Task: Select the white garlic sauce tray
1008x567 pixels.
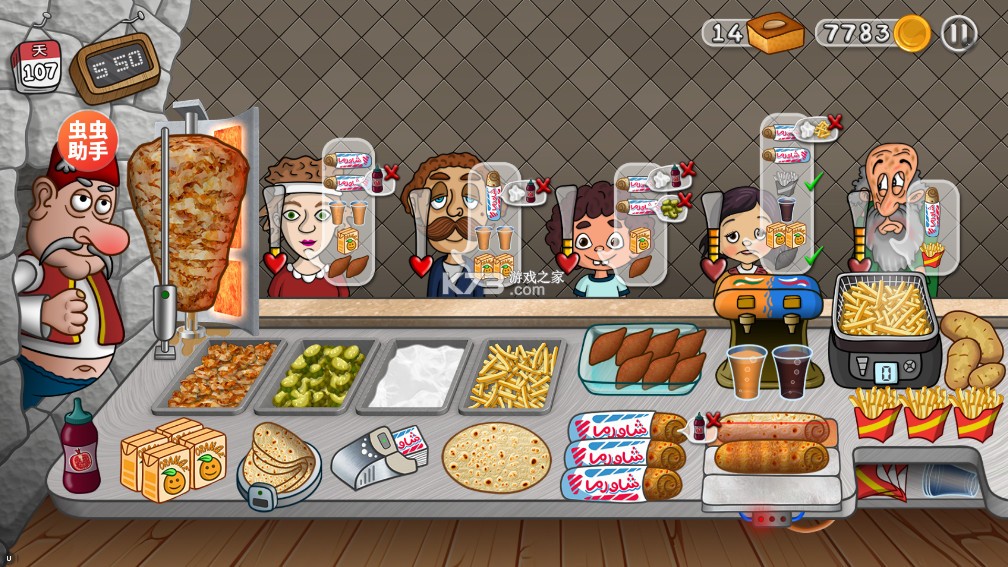Action: click(x=416, y=374)
